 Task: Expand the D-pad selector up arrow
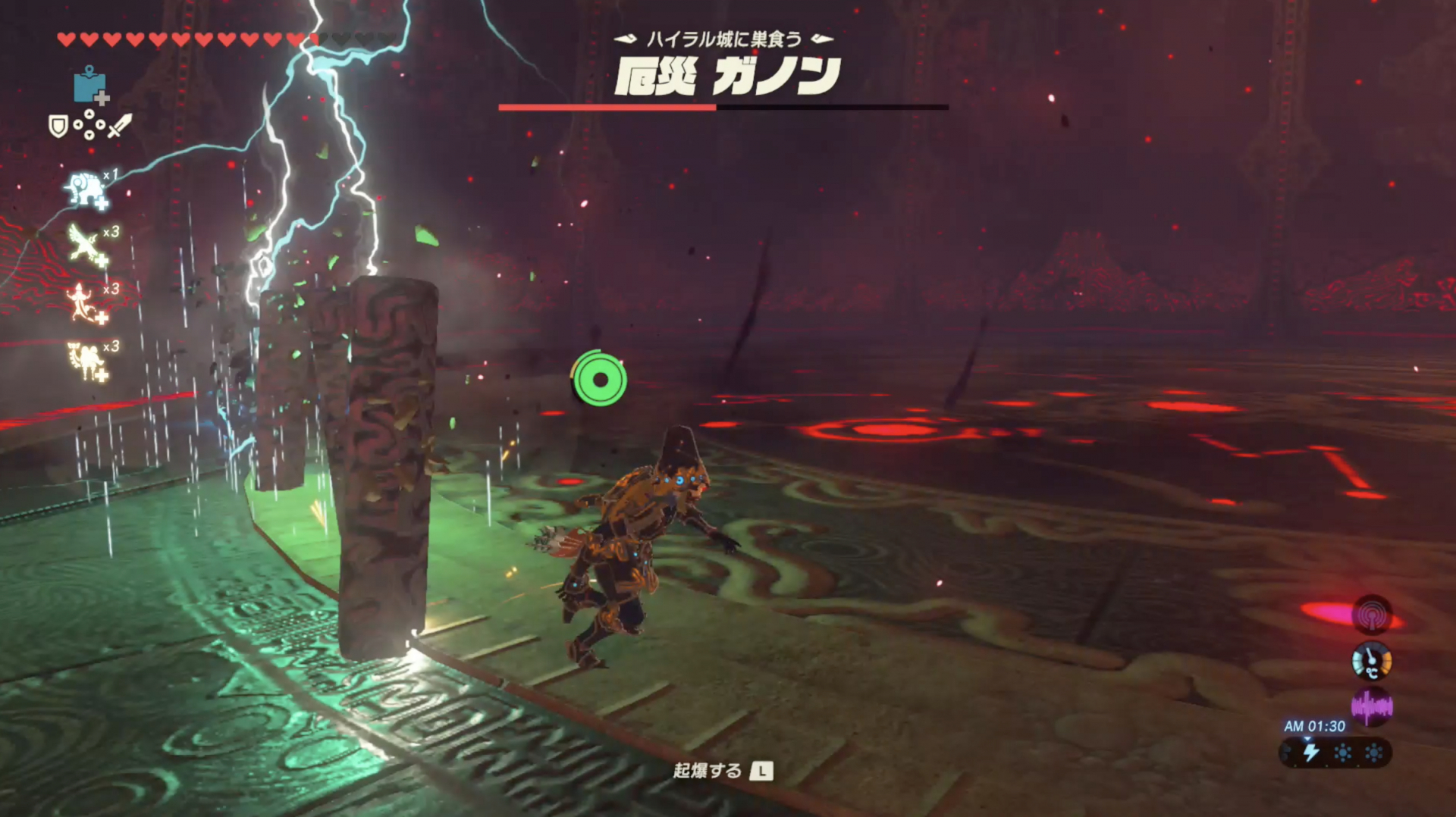(89, 114)
